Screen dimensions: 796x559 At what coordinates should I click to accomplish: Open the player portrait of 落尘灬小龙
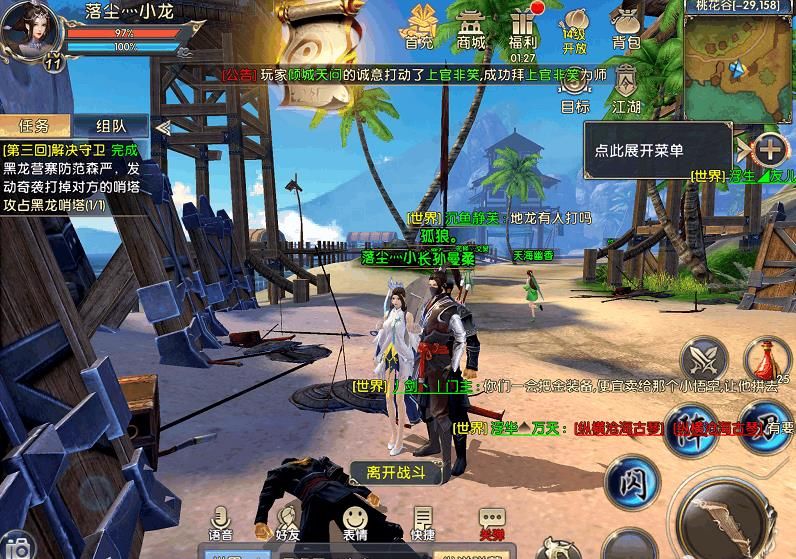(30, 30)
